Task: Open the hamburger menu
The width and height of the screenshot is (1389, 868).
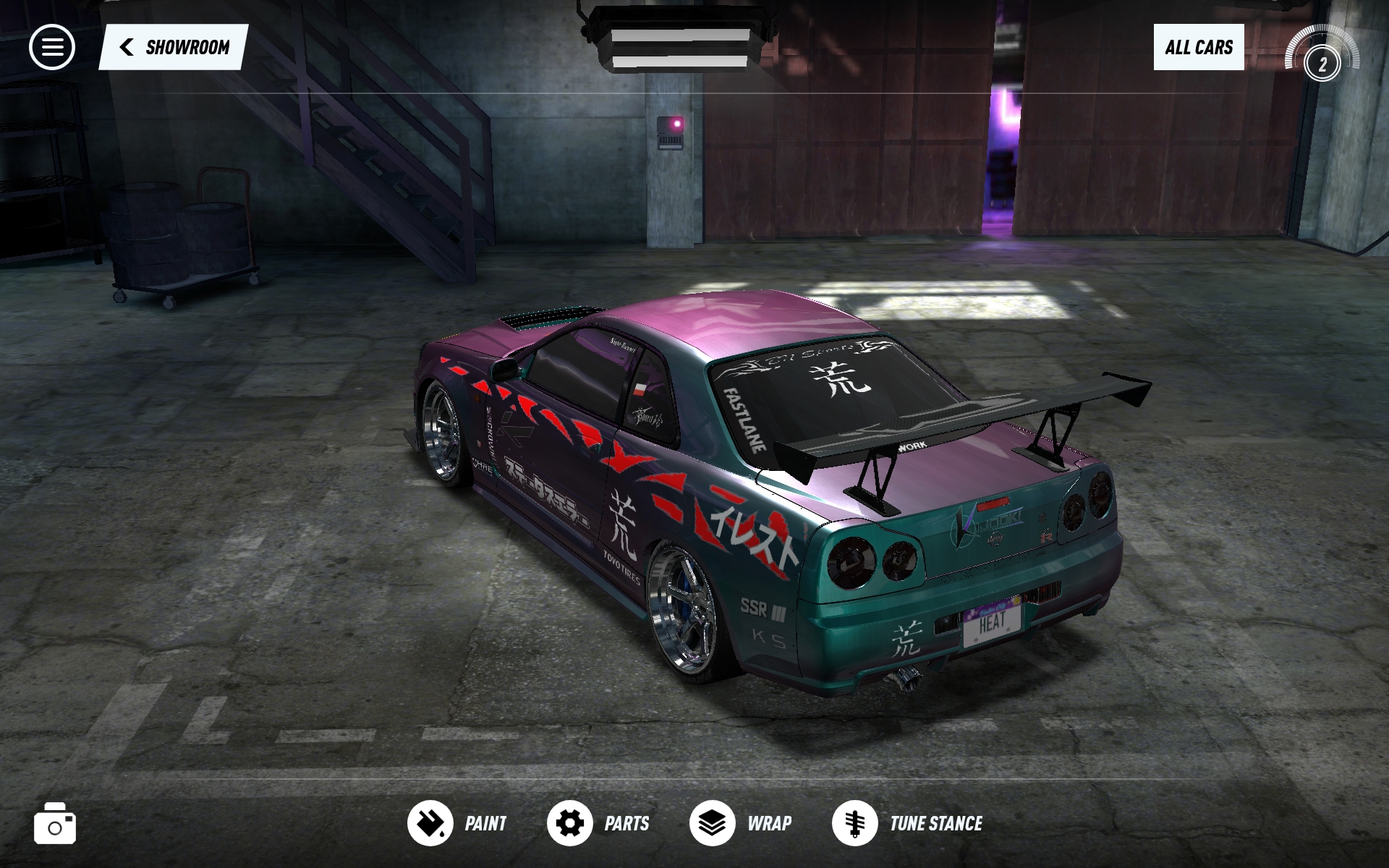Action: [x=52, y=48]
